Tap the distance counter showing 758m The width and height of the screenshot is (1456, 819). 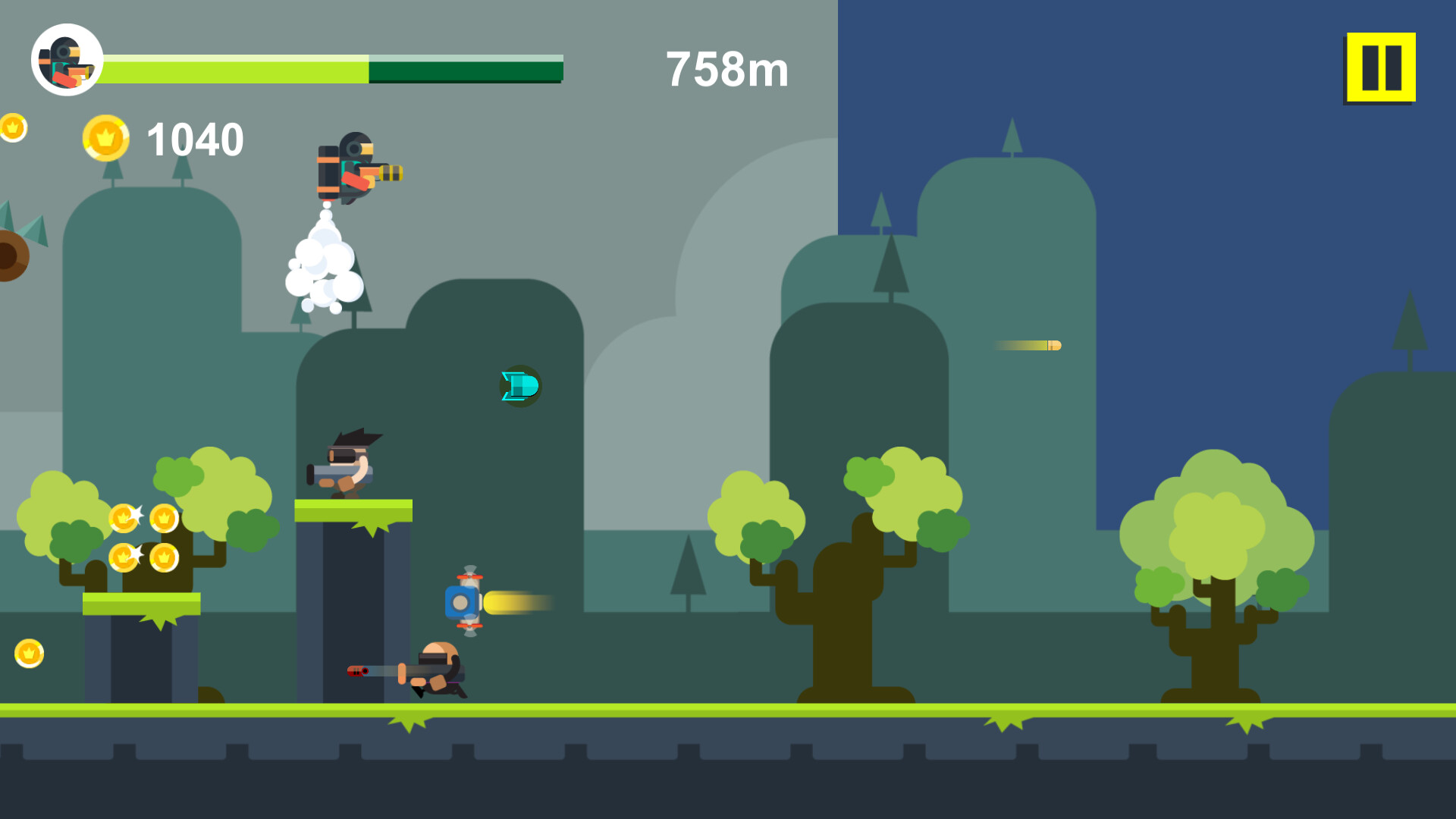pyautogui.click(x=726, y=70)
